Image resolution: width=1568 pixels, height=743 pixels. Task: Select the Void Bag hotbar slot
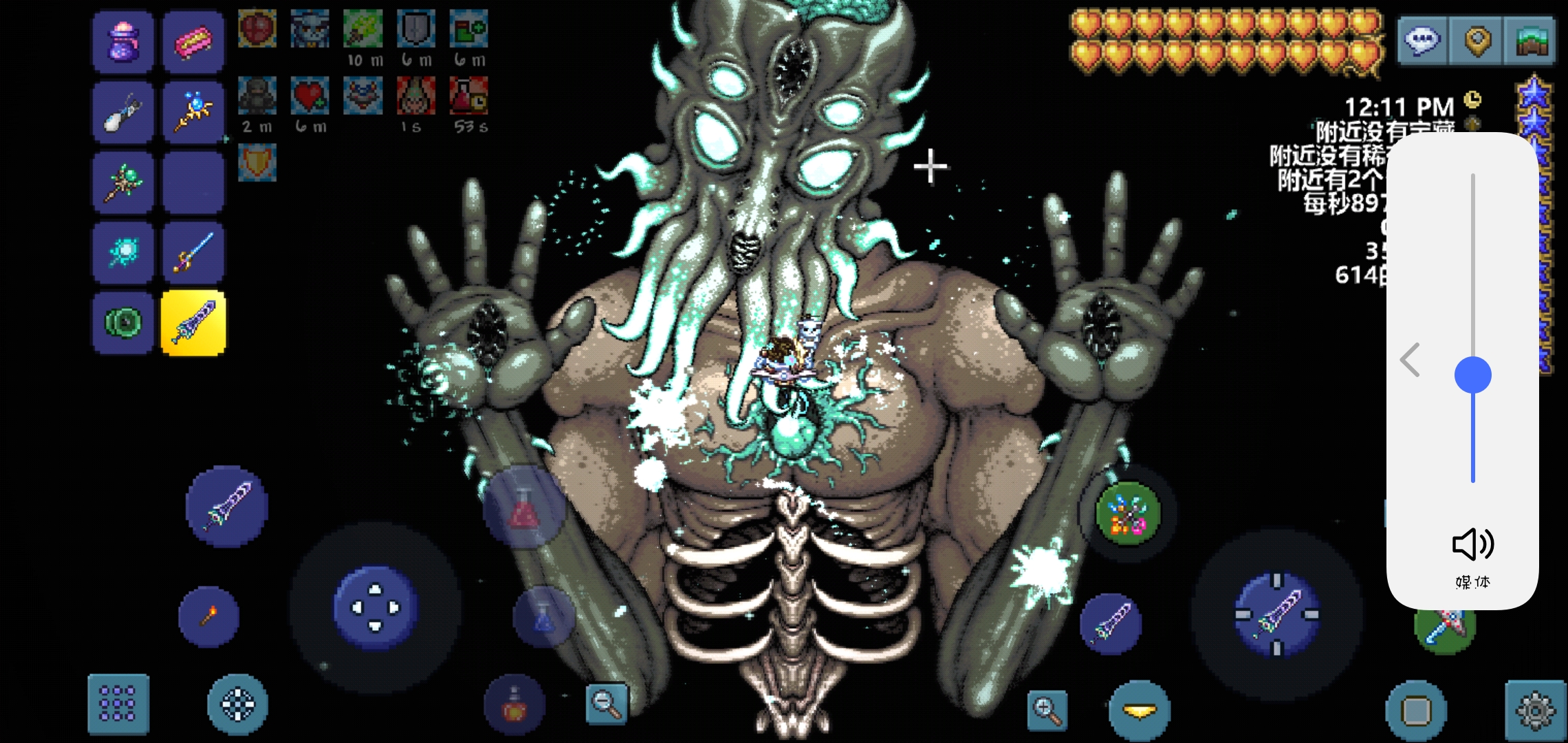123,43
